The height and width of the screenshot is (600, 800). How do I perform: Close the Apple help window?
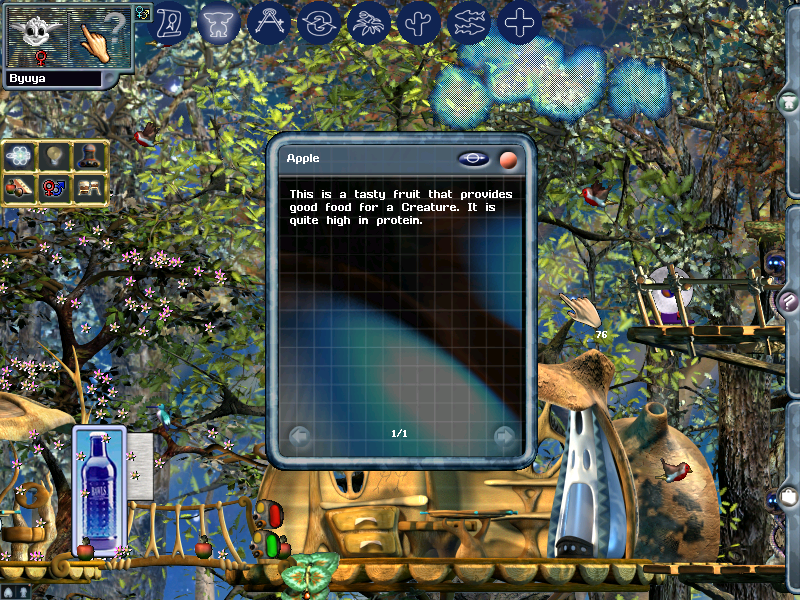509,159
